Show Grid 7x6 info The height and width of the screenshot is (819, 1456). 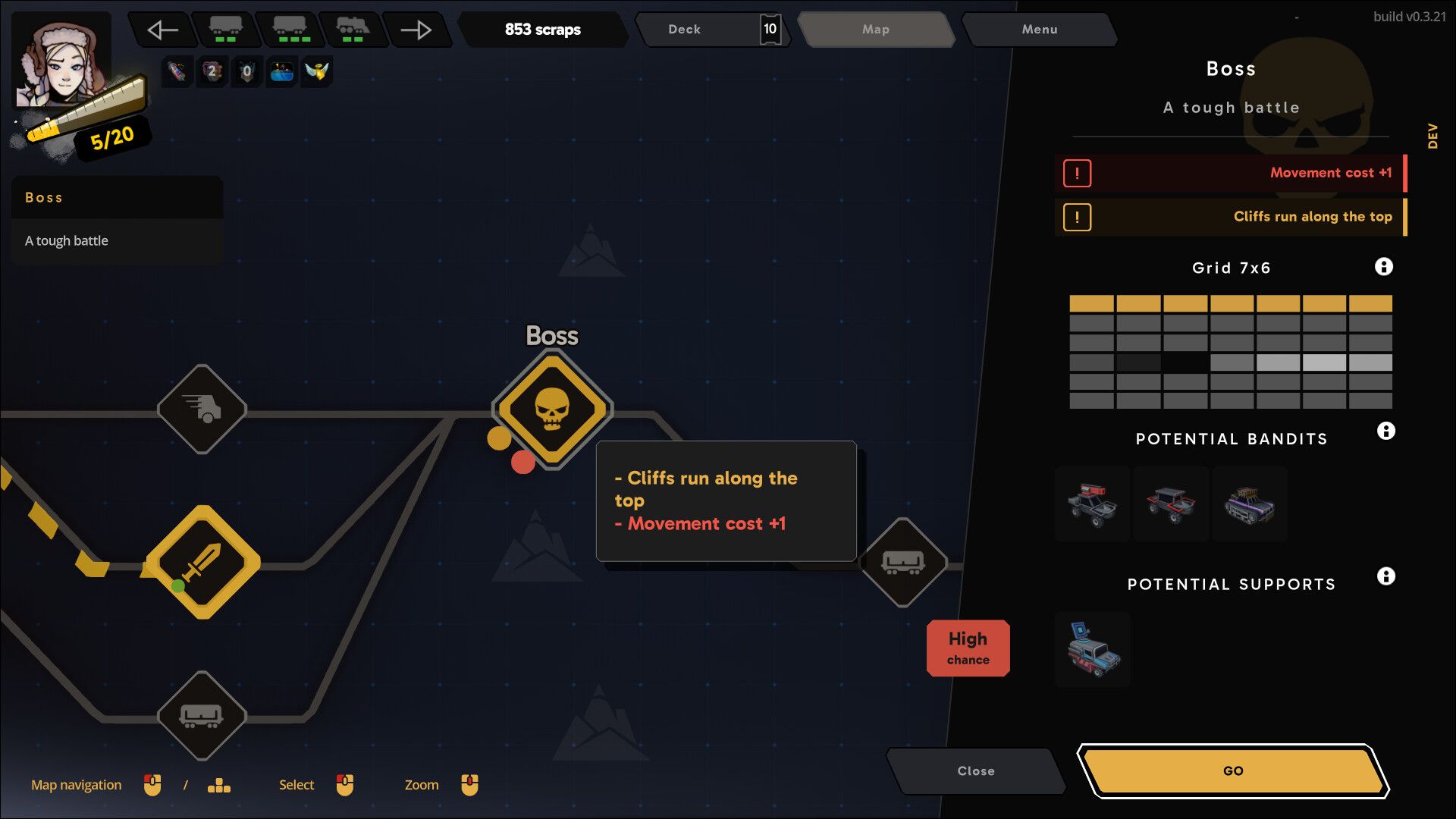click(1383, 267)
